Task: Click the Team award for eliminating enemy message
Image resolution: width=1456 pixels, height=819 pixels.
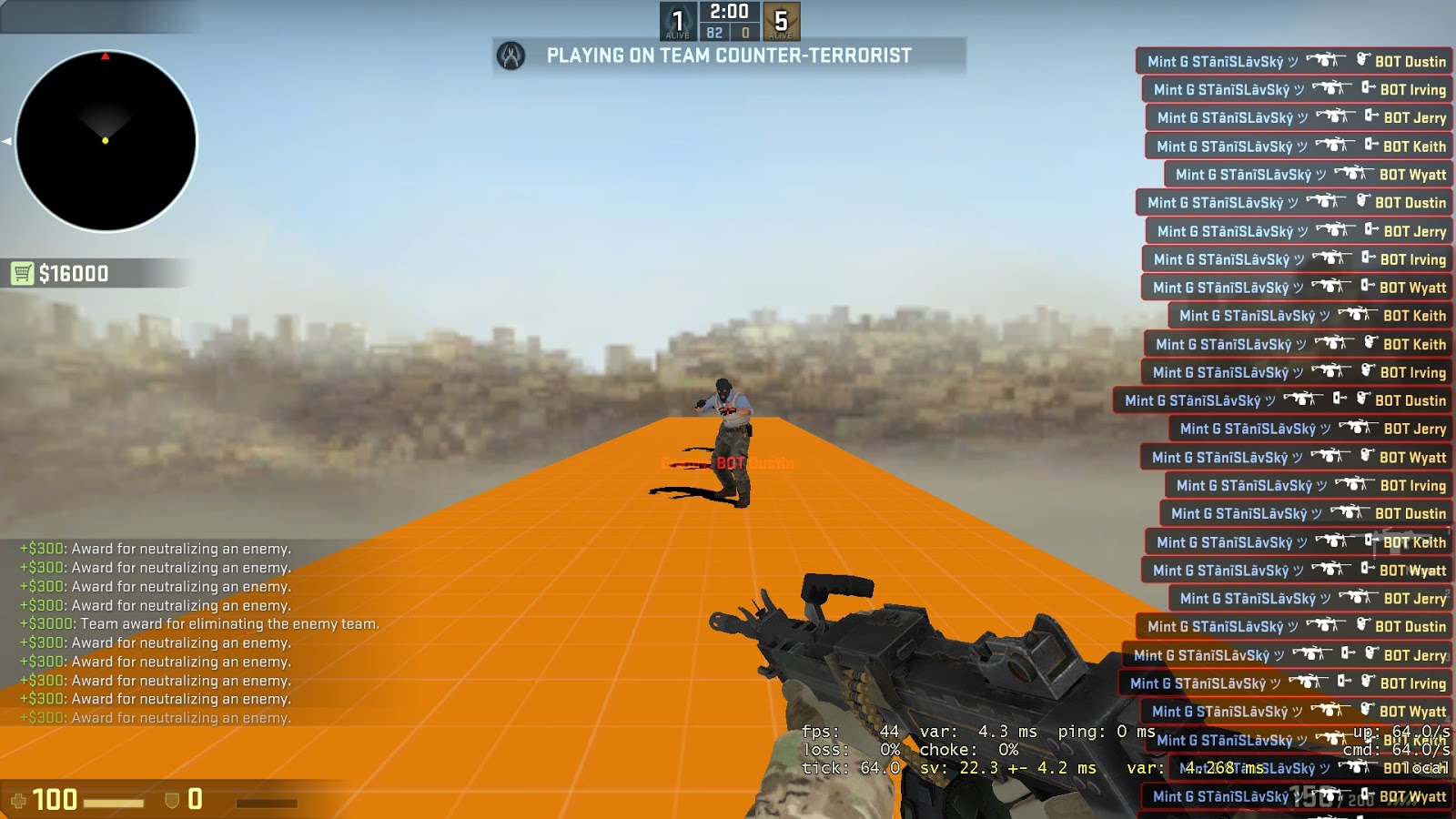Action: [x=200, y=624]
